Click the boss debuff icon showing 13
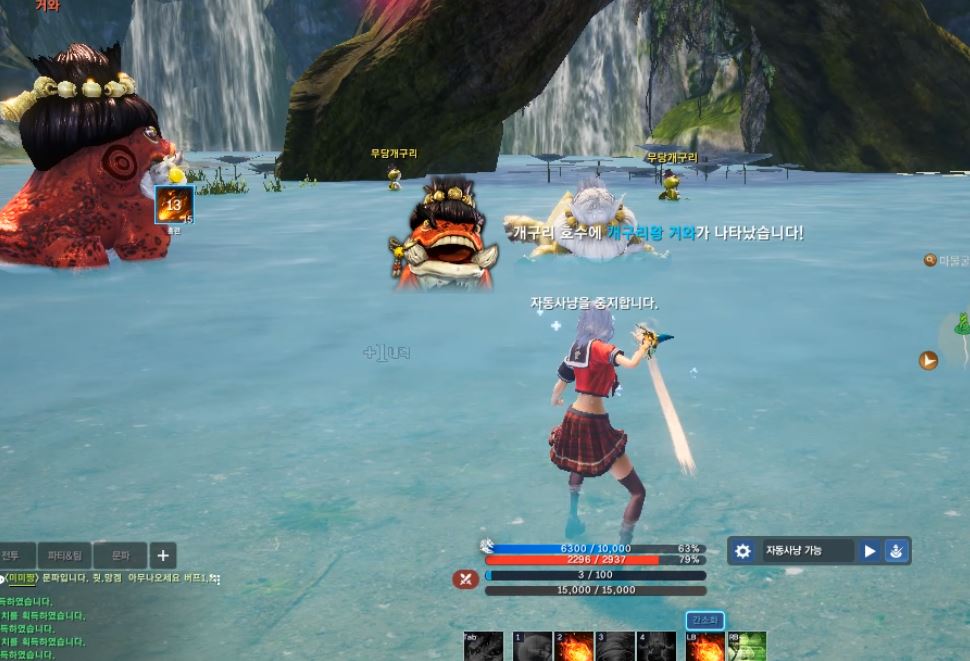 tap(174, 205)
